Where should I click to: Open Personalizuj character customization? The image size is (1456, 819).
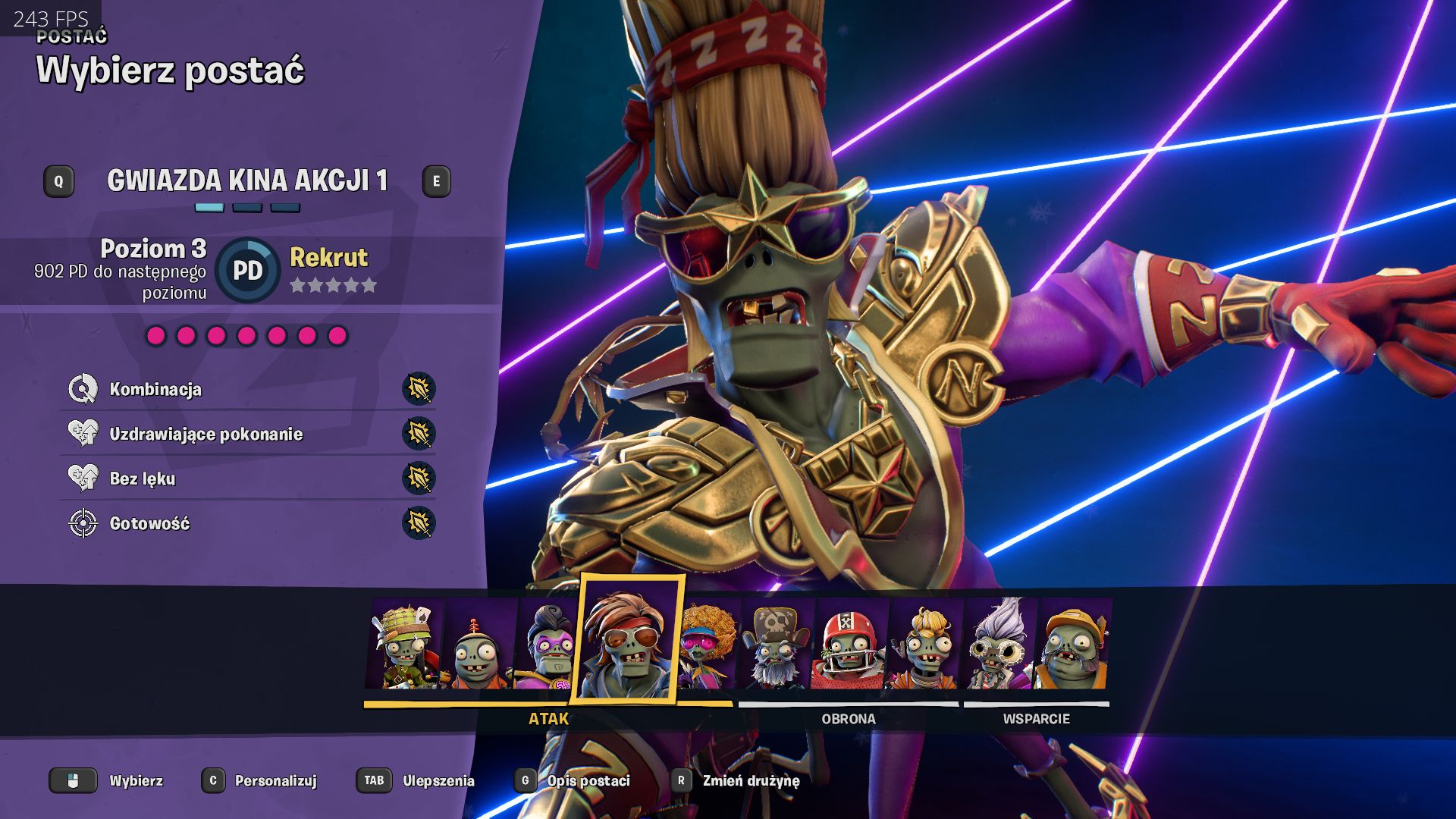275,780
